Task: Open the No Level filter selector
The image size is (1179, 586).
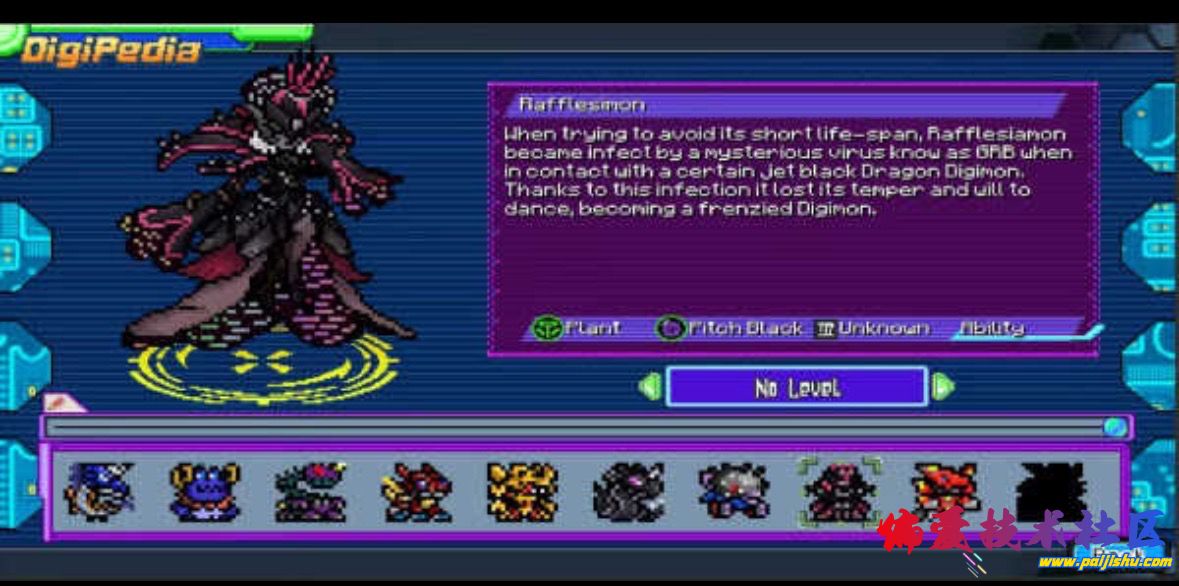Action: [796, 387]
